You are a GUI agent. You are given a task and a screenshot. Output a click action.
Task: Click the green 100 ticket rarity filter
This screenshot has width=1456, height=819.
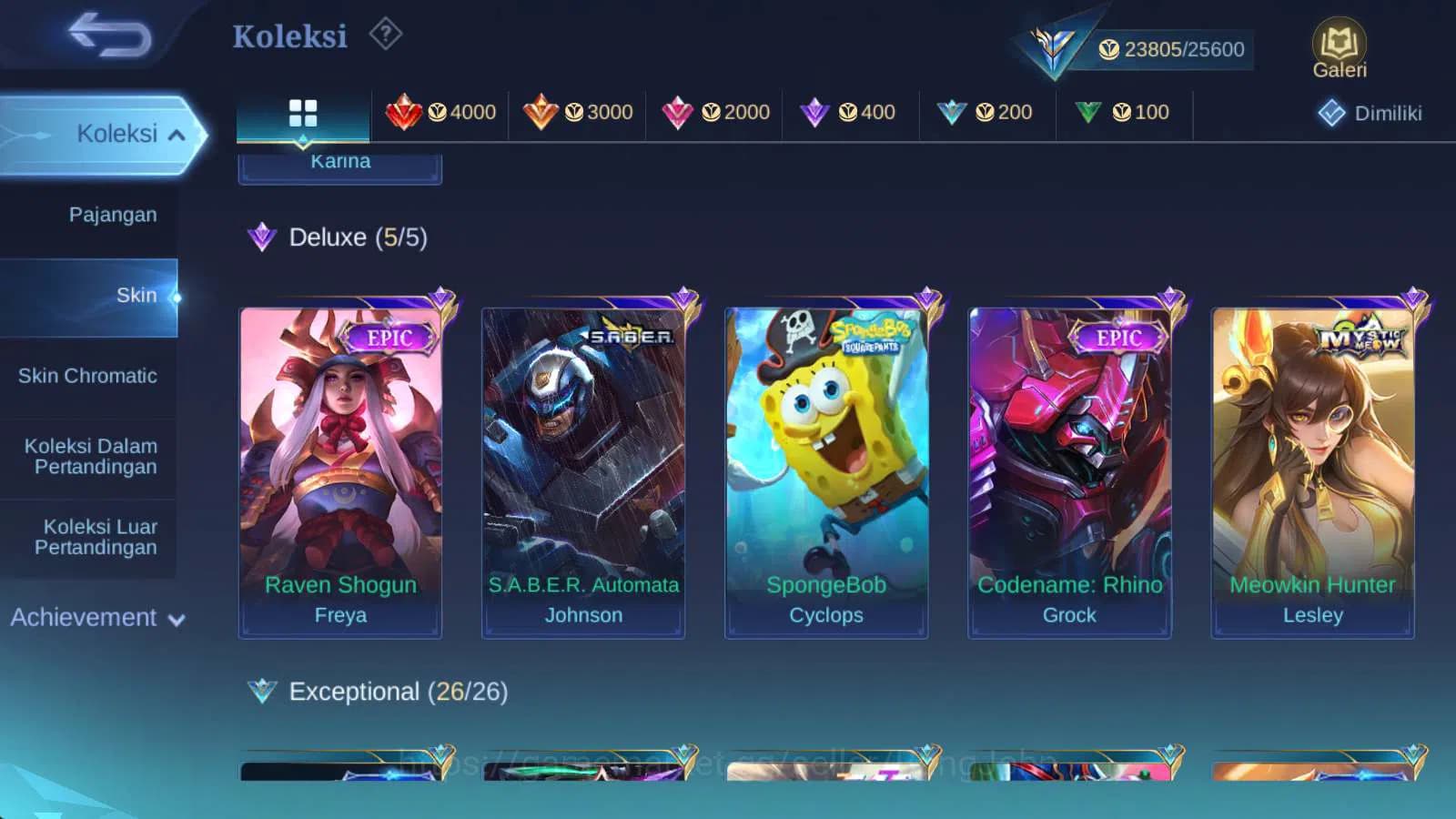(1126, 112)
